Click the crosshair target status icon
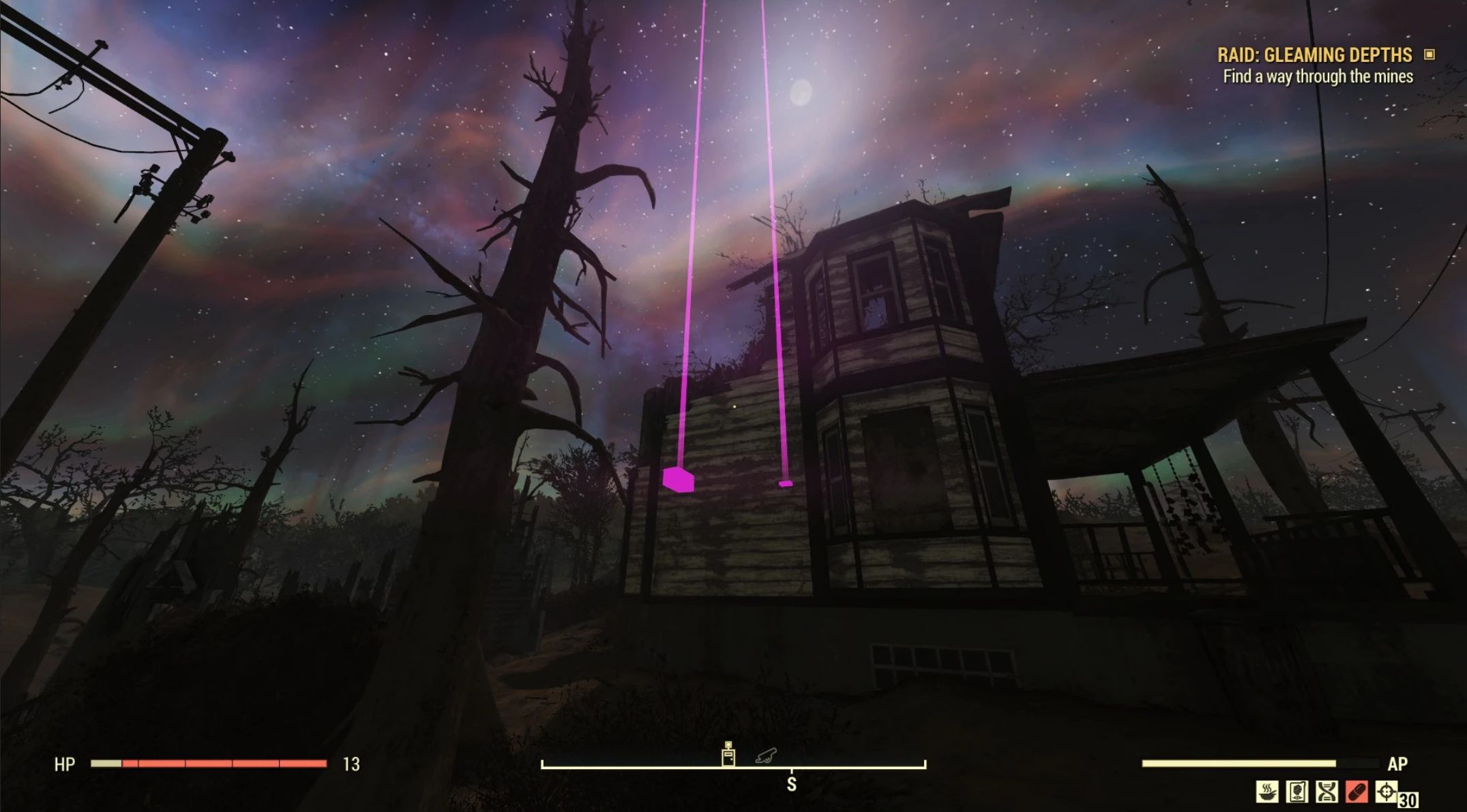The width and height of the screenshot is (1467, 812). tap(1386, 792)
